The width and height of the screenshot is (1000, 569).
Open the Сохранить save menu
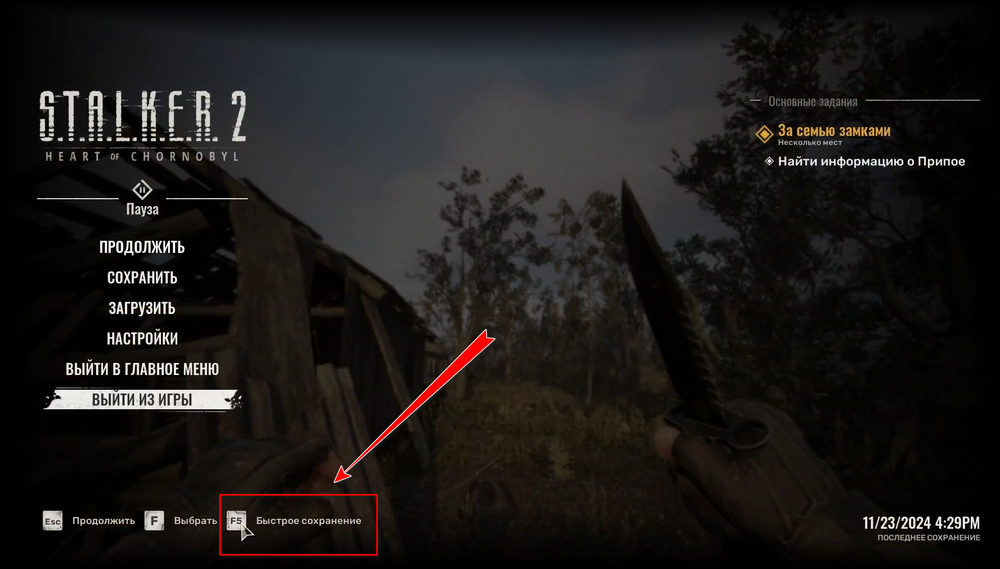(142, 278)
